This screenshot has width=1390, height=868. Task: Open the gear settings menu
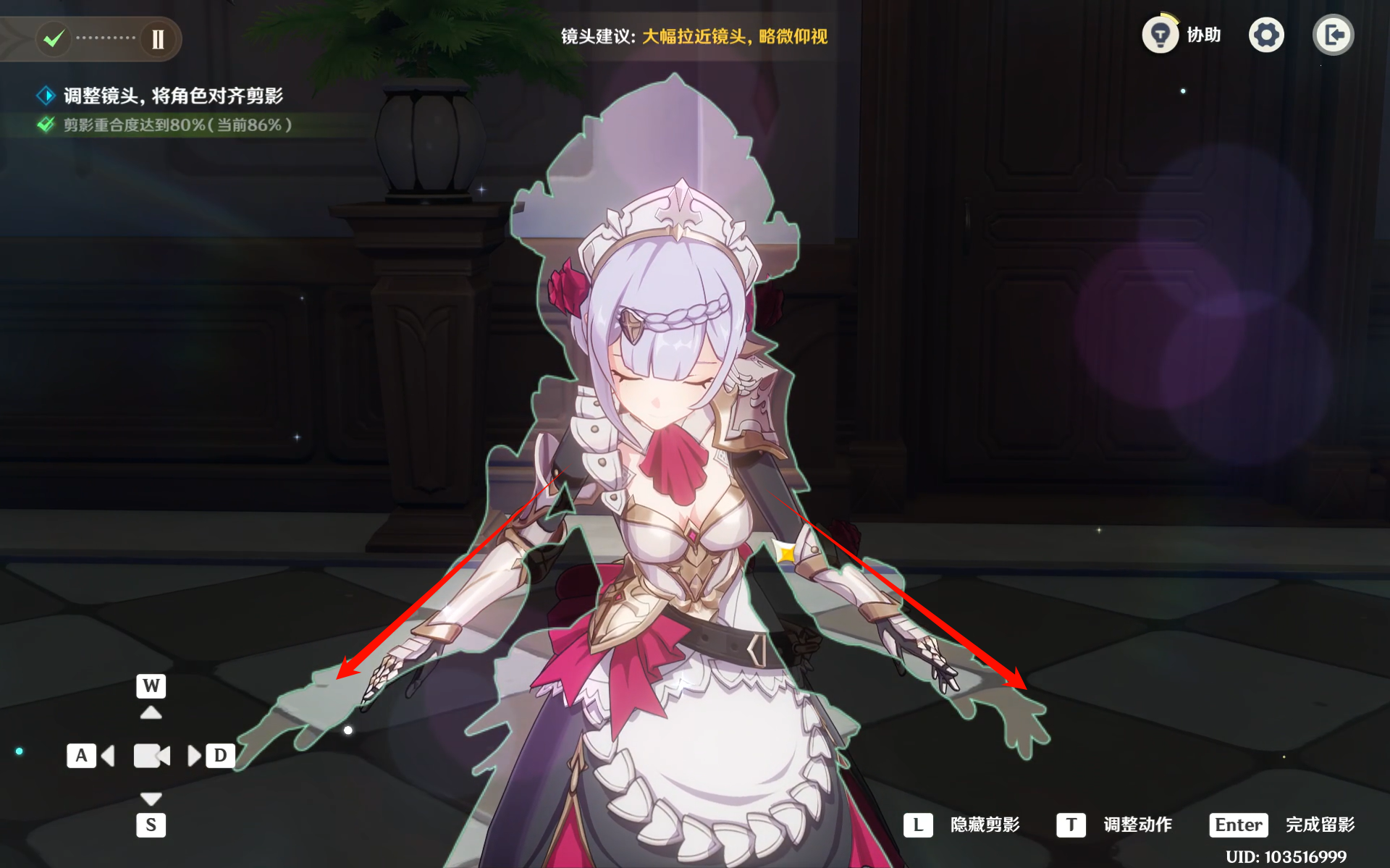pos(1266,35)
